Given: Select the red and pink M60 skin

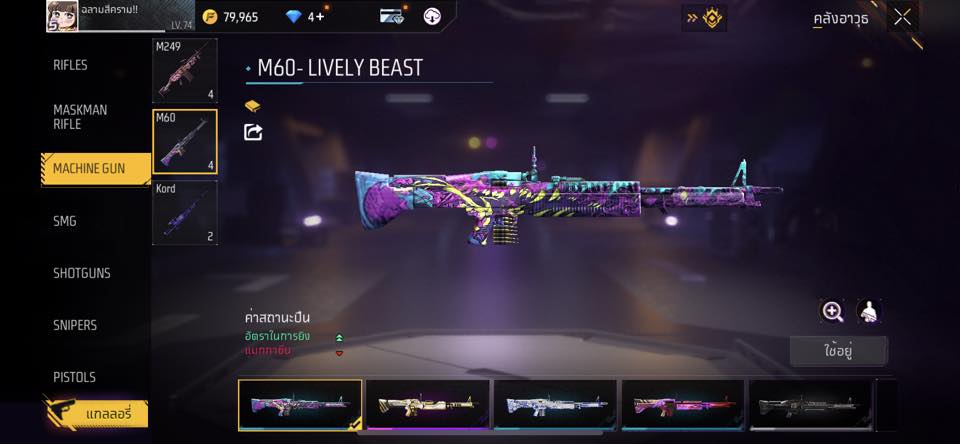Looking at the screenshot, I should point(684,405).
